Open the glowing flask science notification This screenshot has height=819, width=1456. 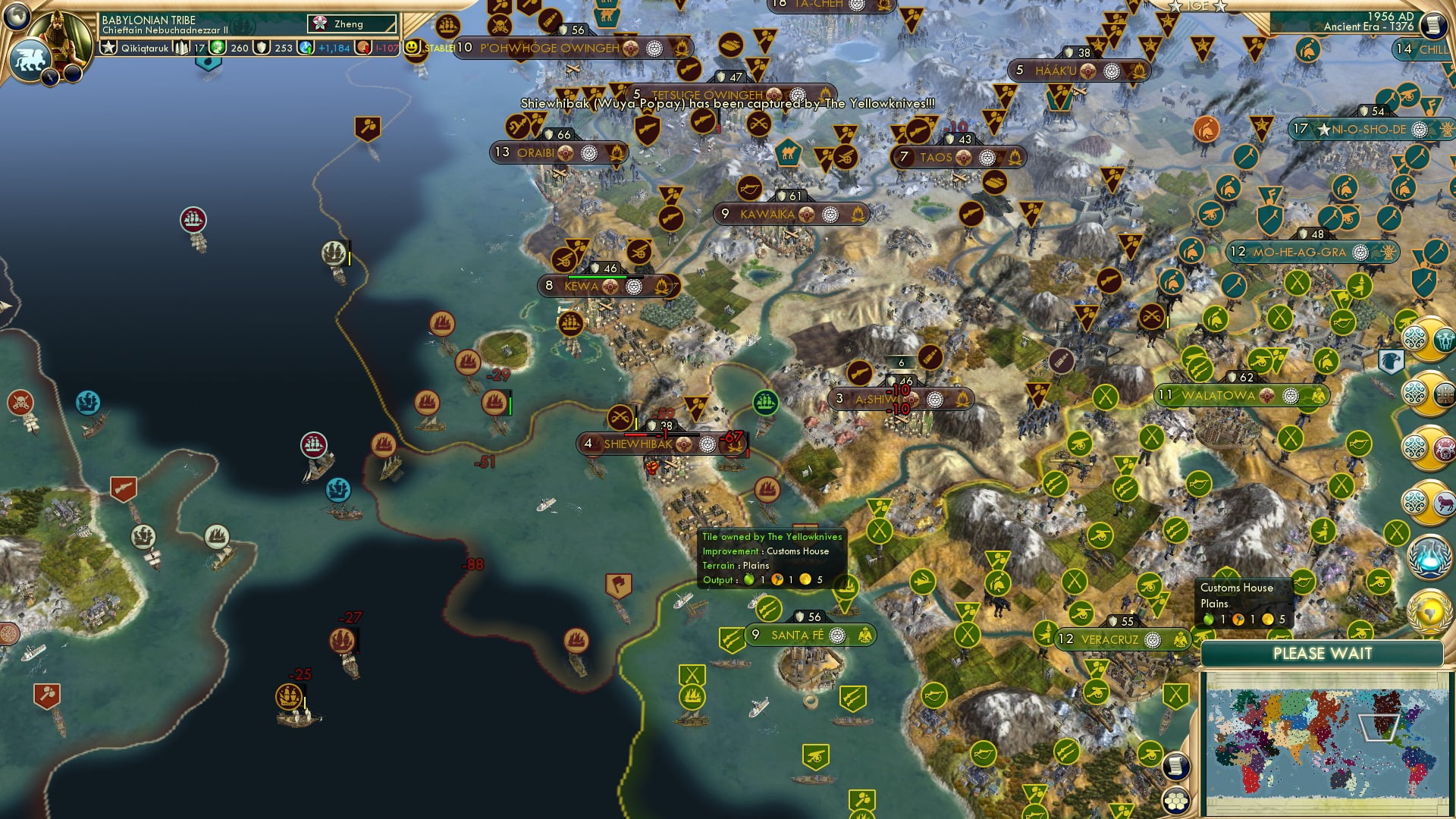pos(1429,556)
